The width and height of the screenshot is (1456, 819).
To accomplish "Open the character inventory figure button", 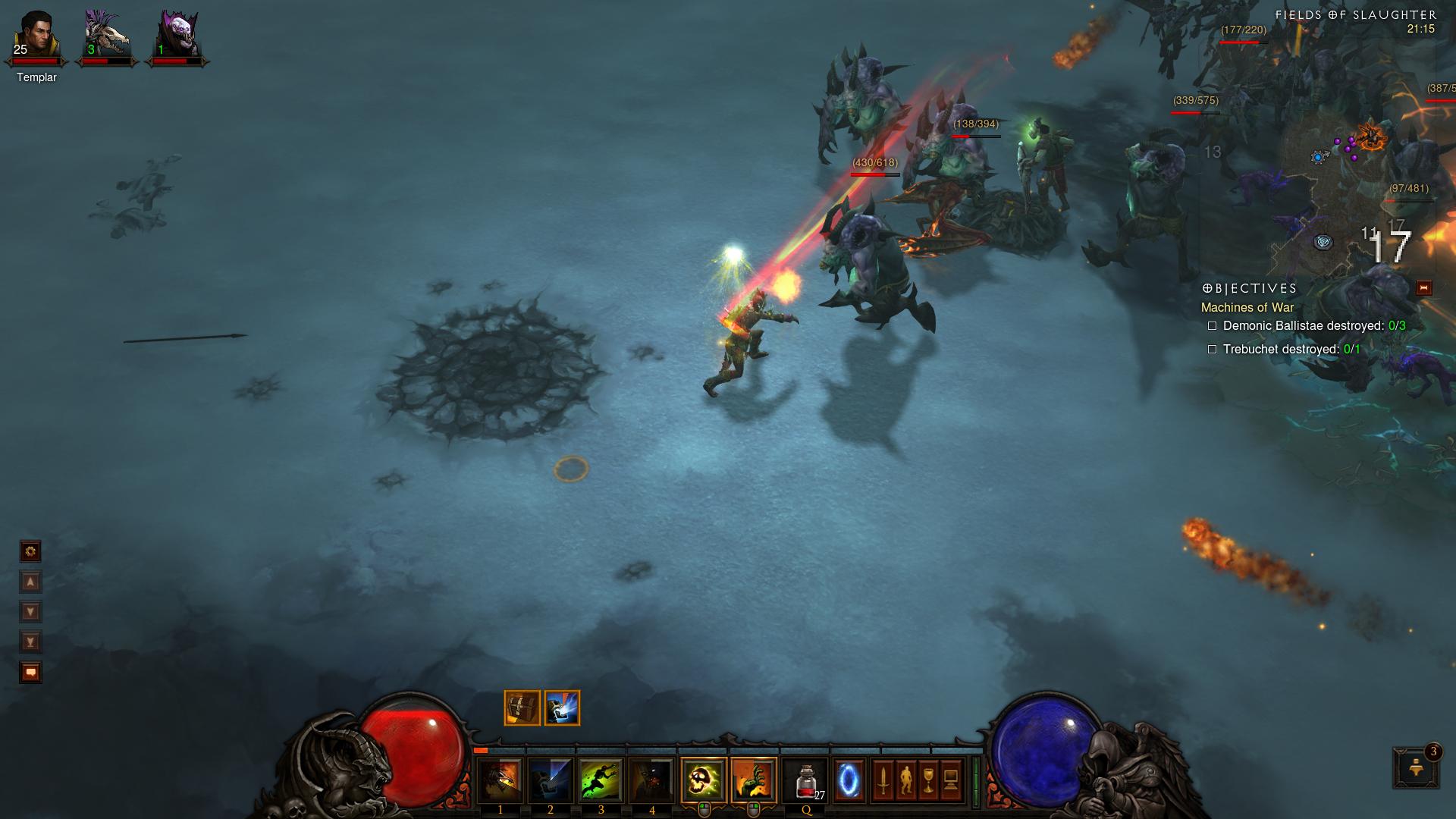I will pyautogui.click(x=906, y=780).
